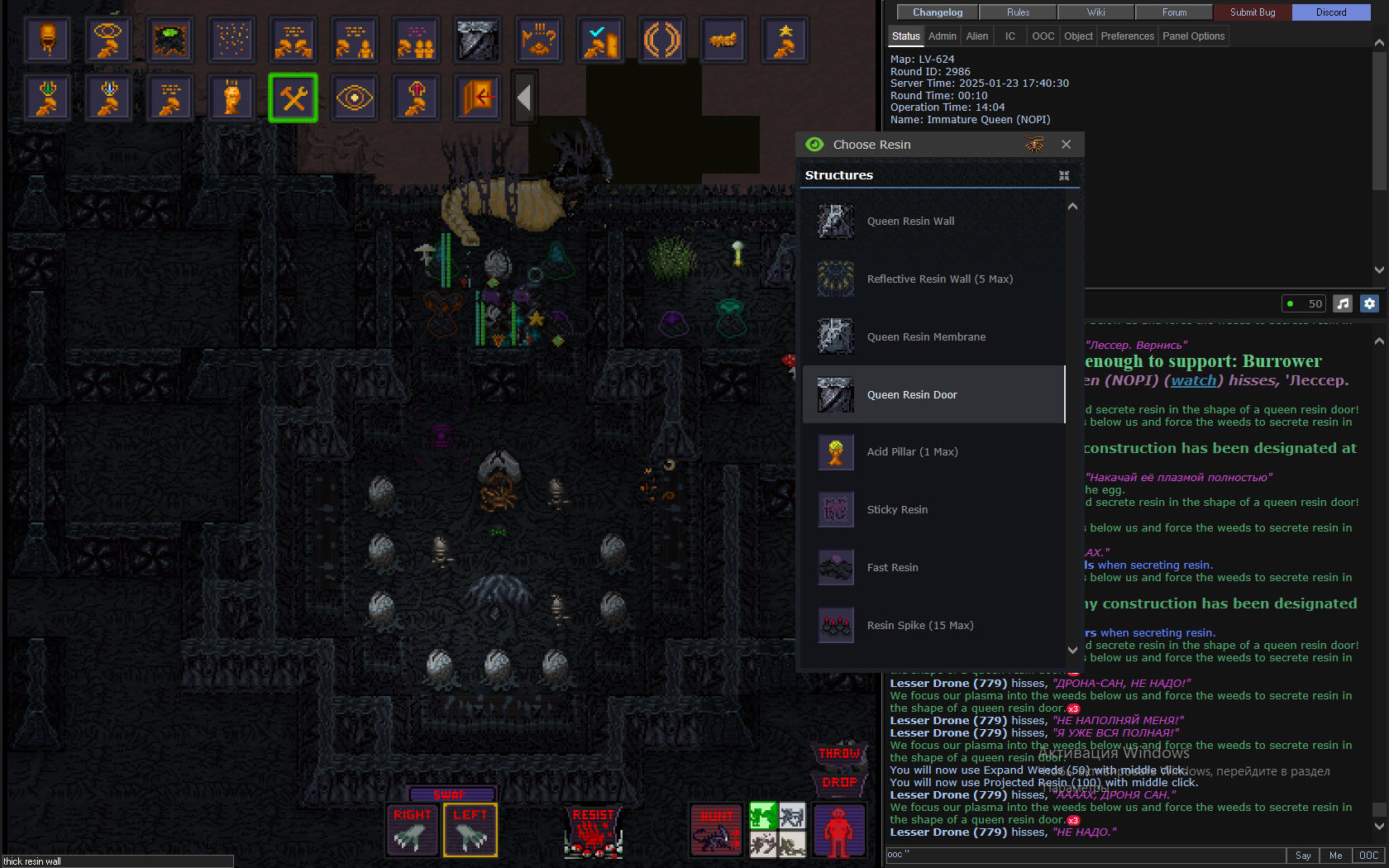
Task: Click the THROW button
Action: (839, 754)
